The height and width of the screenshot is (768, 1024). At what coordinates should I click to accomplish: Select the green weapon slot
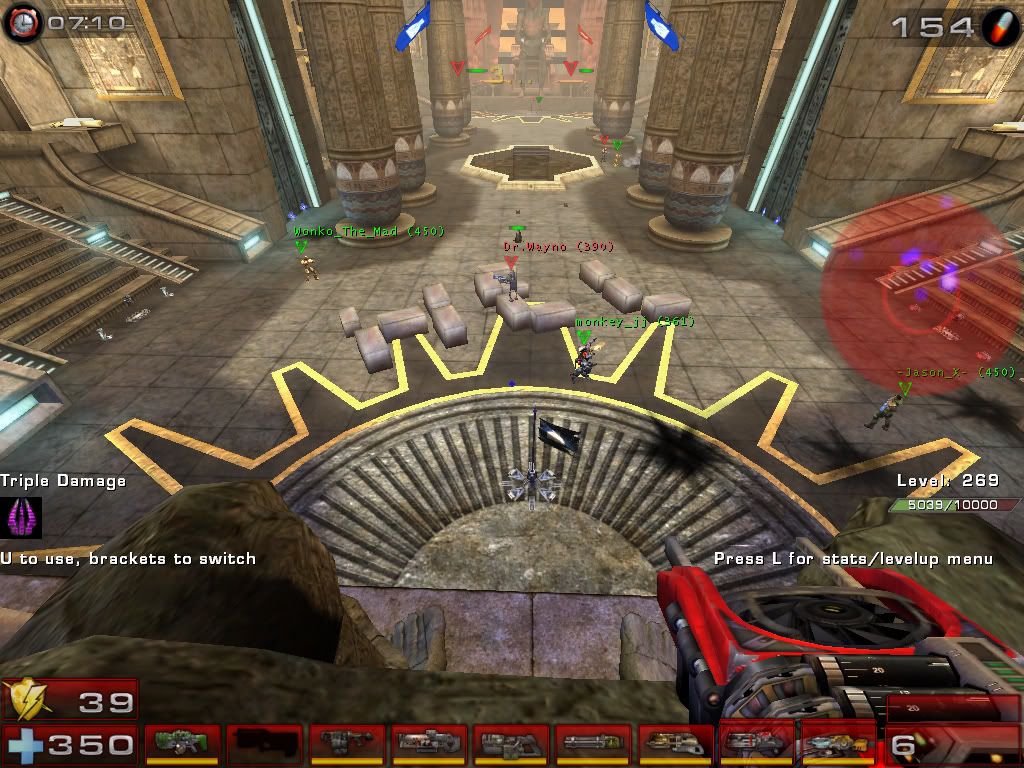coord(183,744)
